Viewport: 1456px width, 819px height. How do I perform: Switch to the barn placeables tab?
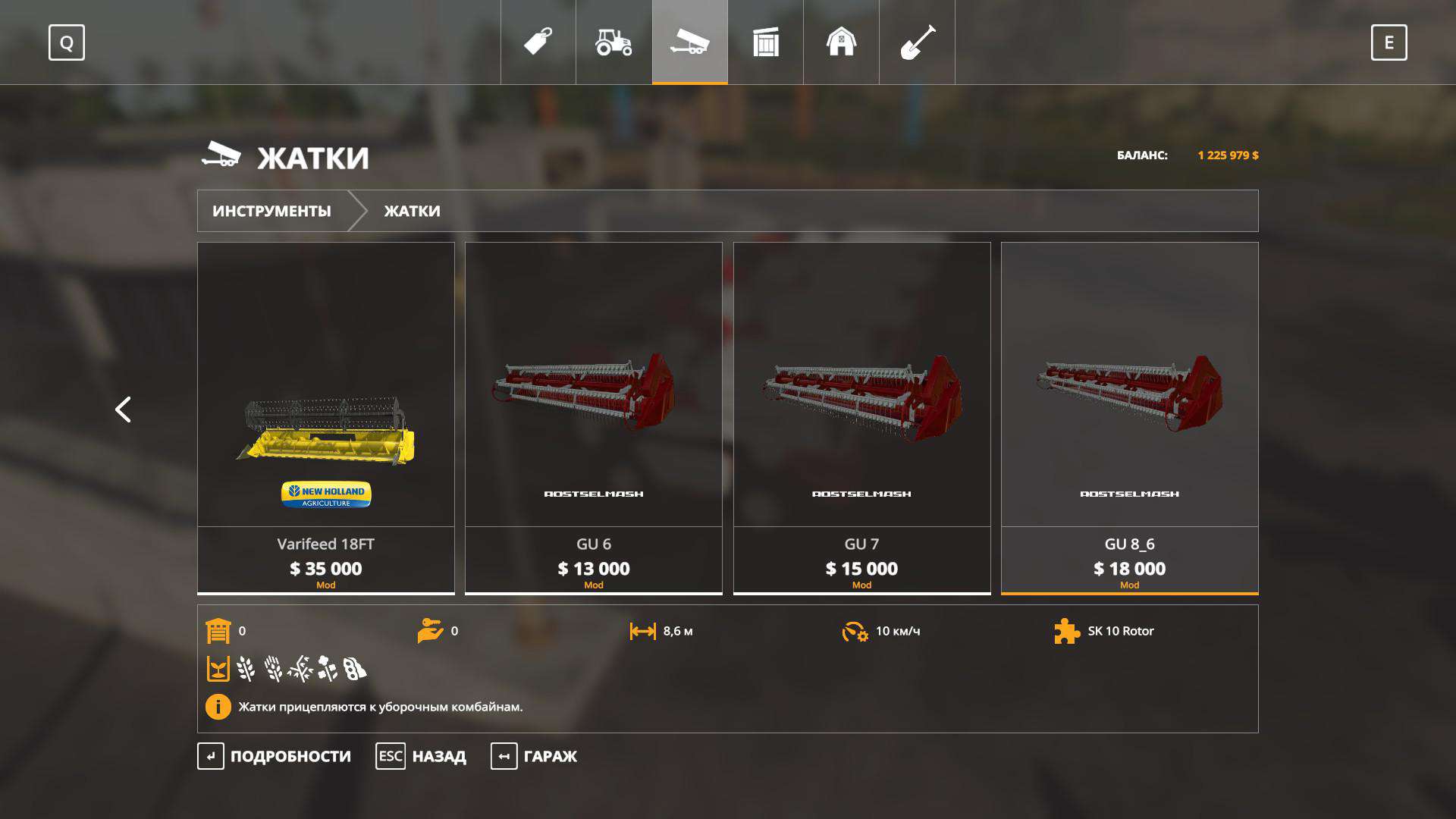841,42
